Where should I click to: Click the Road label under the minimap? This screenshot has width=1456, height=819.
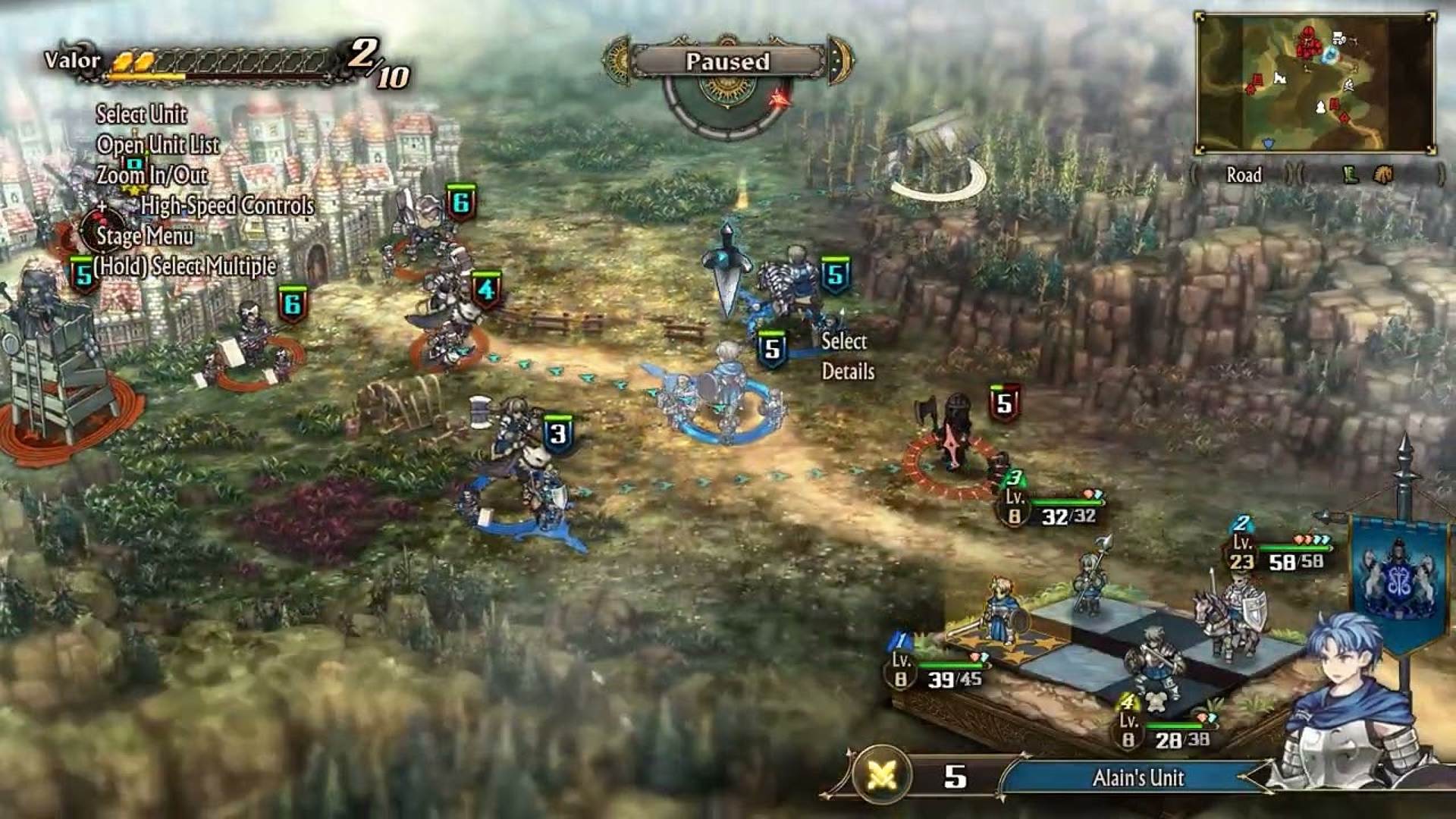coord(1244,176)
